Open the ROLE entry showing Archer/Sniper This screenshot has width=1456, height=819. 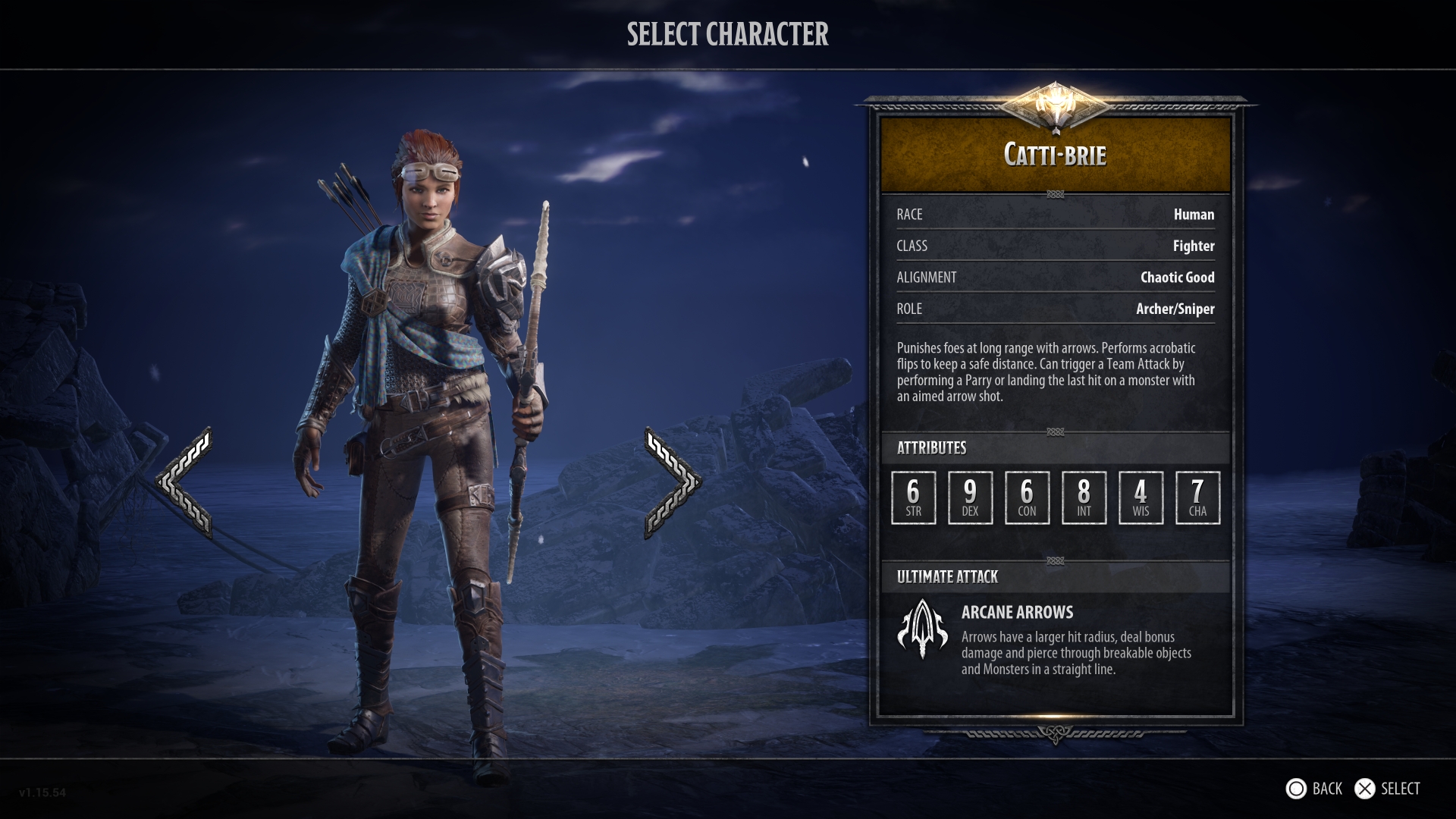pos(1056,309)
